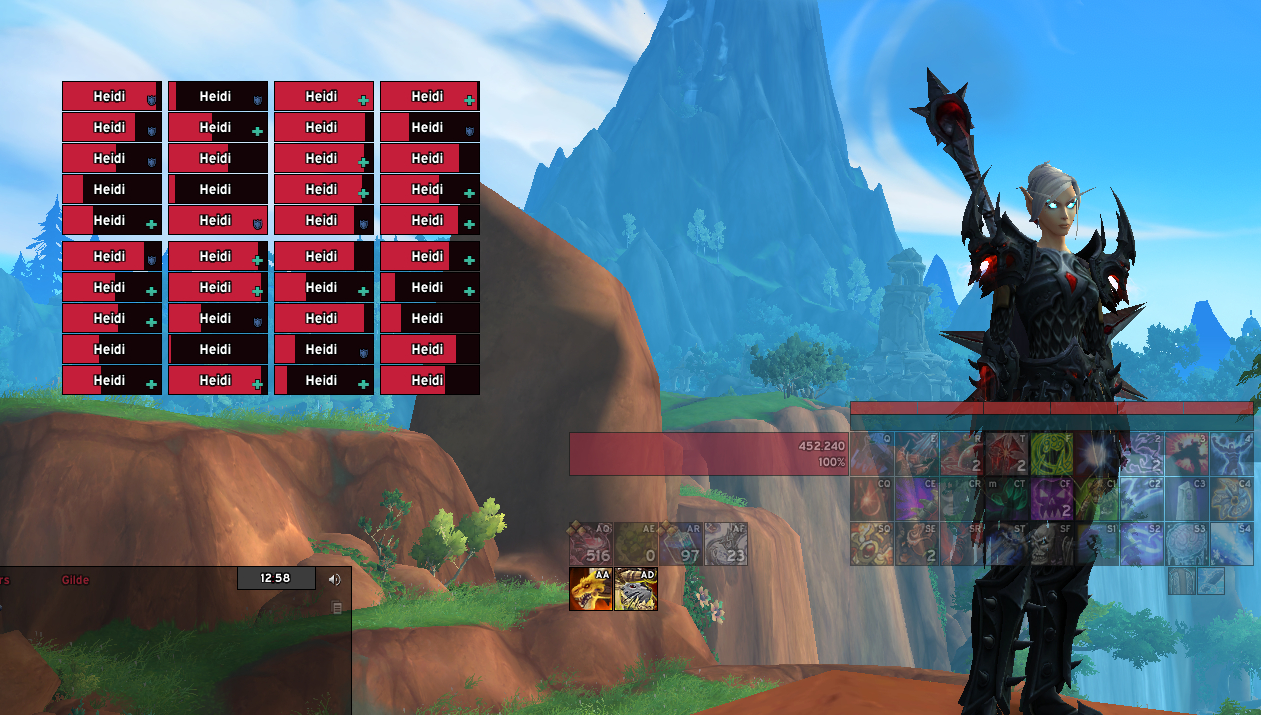The width and height of the screenshot is (1261, 715).
Task: Cast the red explosion silhouette spell keyed 3
Action: click(1187, 454)
